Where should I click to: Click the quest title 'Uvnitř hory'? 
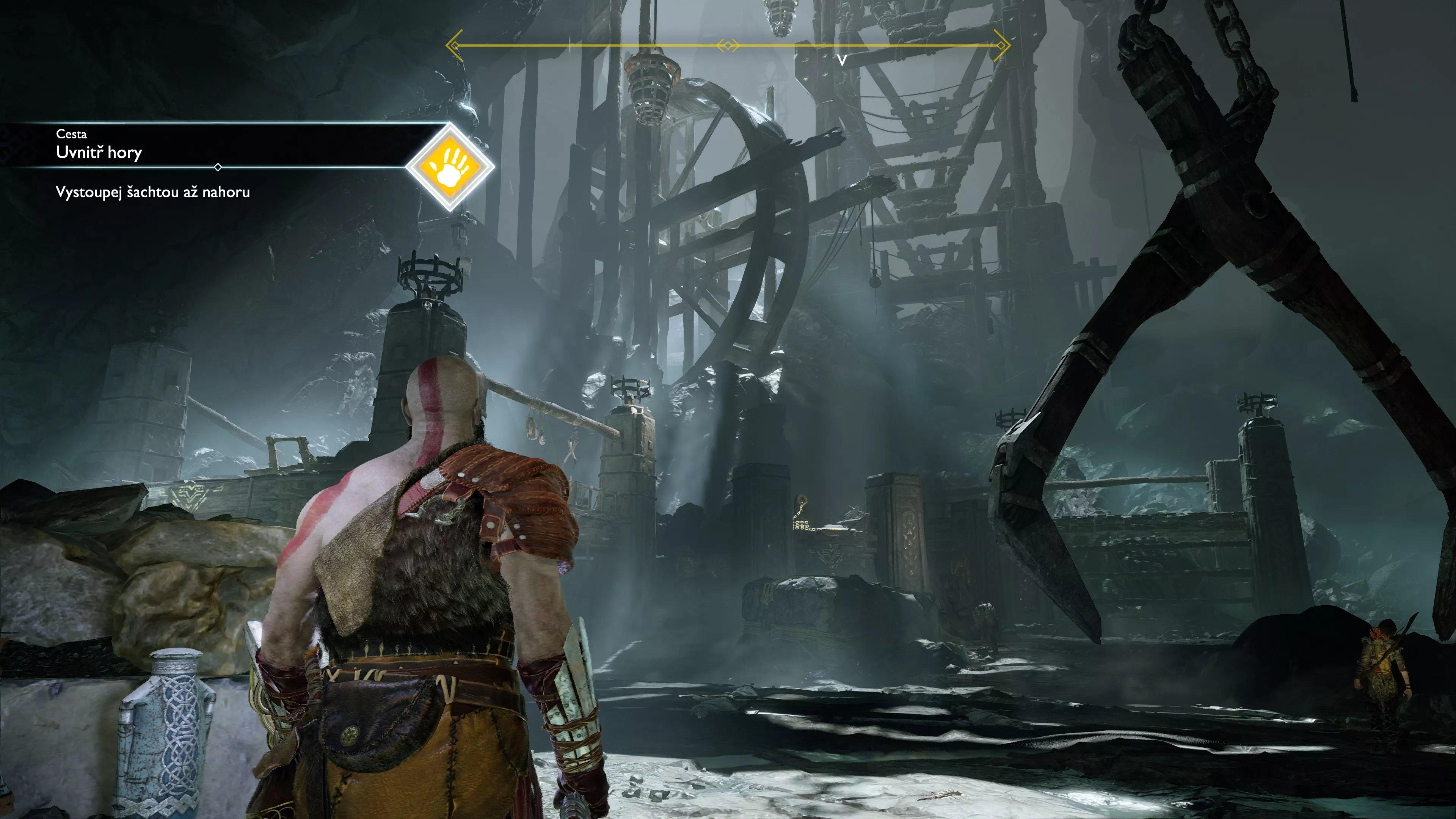click(99, 152)
